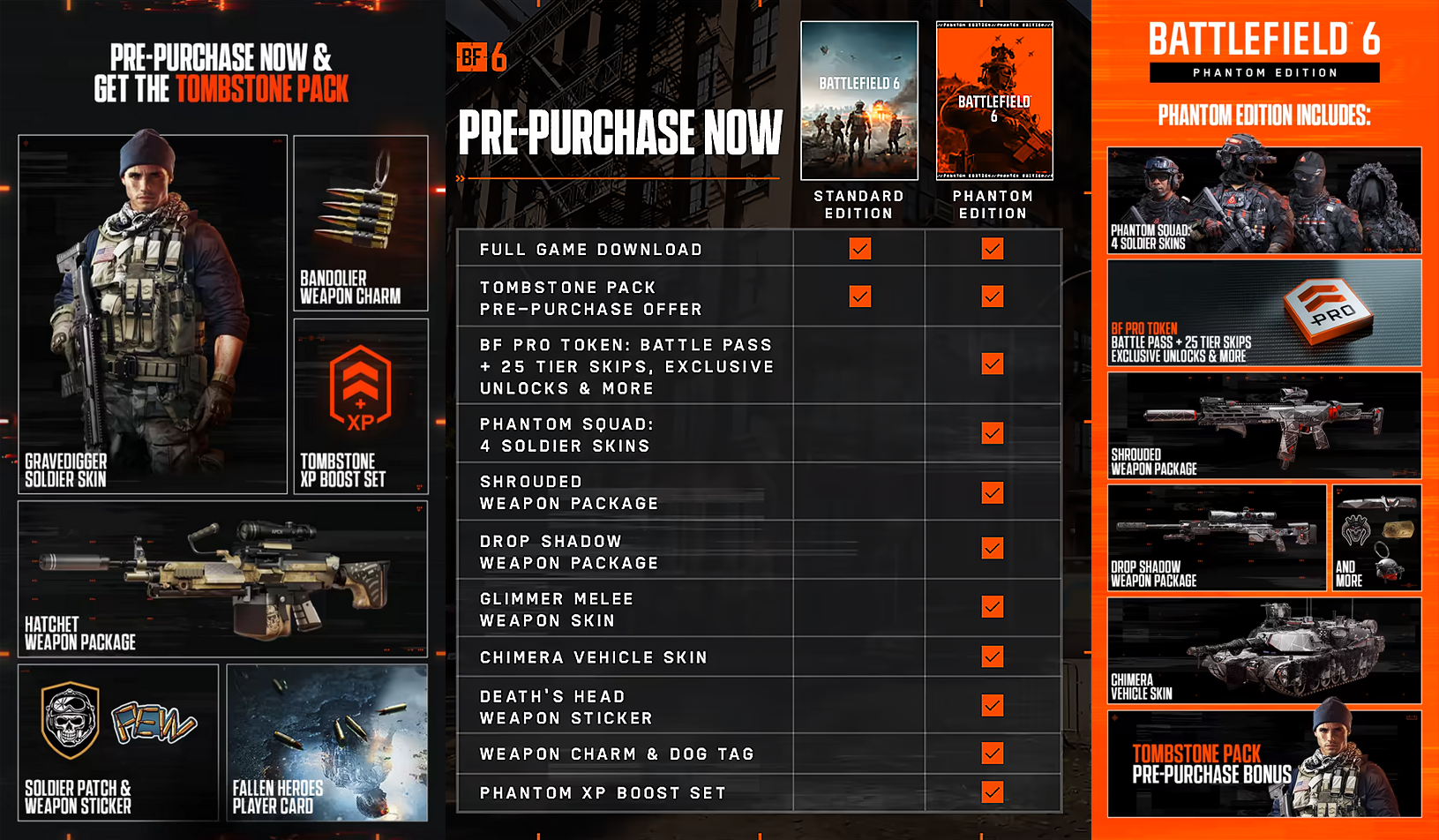View the Shrouded Weapon Package rifle image
1439x840 pixels.
1263,425
